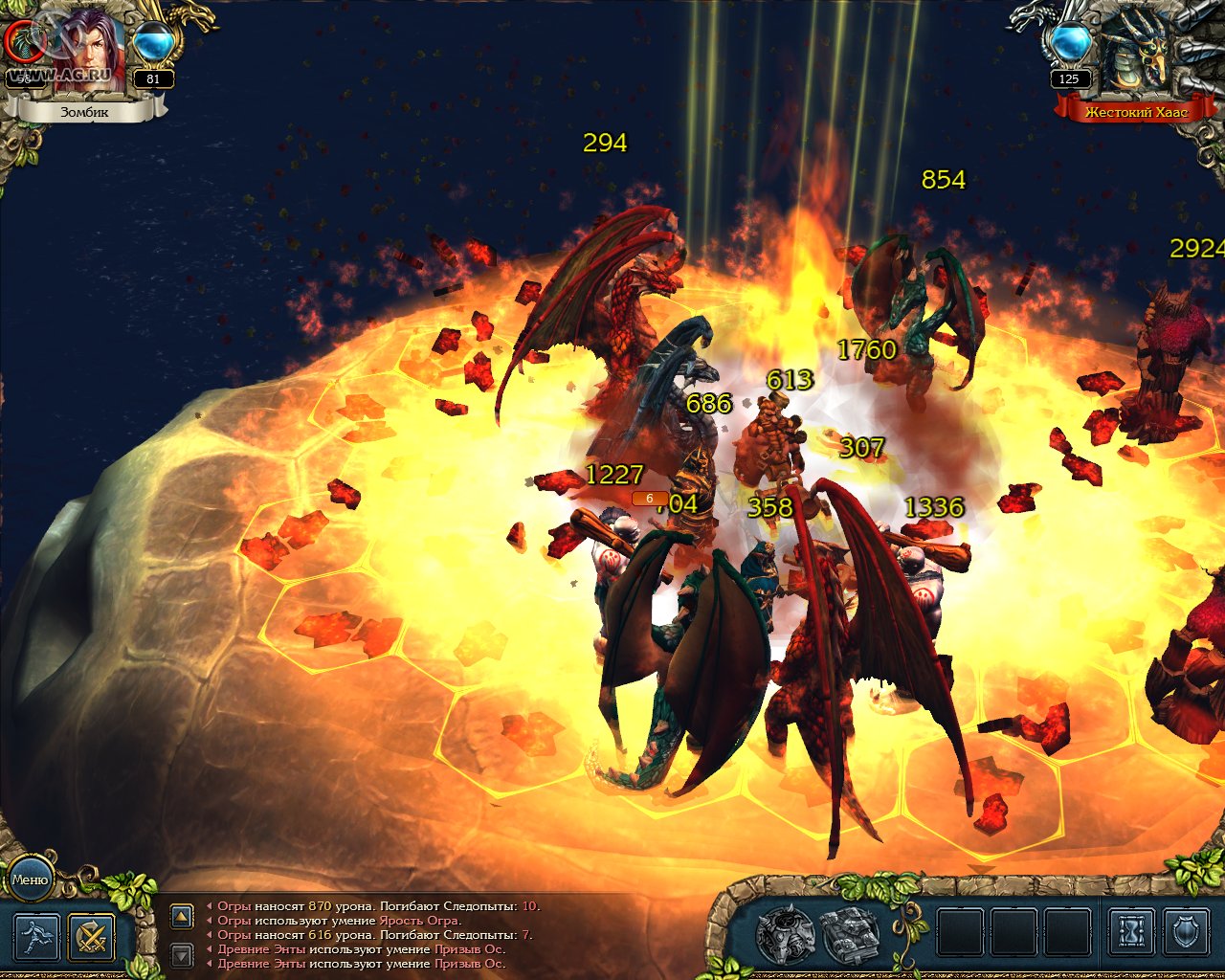Open the Меню button
Viewport: 1225px width, 980px height.
point(30,879)
